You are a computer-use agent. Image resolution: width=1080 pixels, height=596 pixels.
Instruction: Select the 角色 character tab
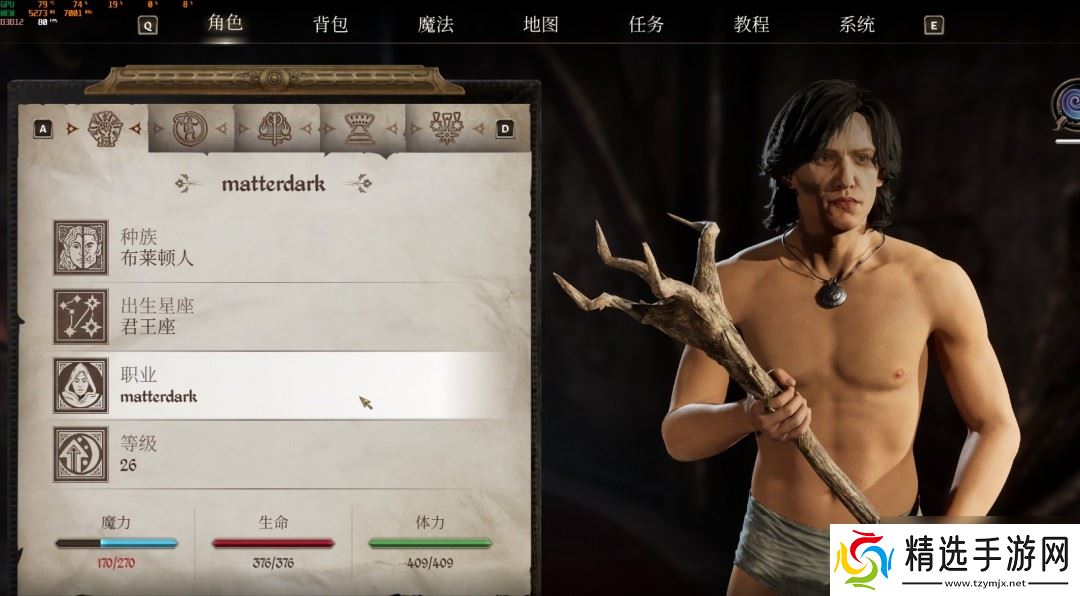[225, 23]
